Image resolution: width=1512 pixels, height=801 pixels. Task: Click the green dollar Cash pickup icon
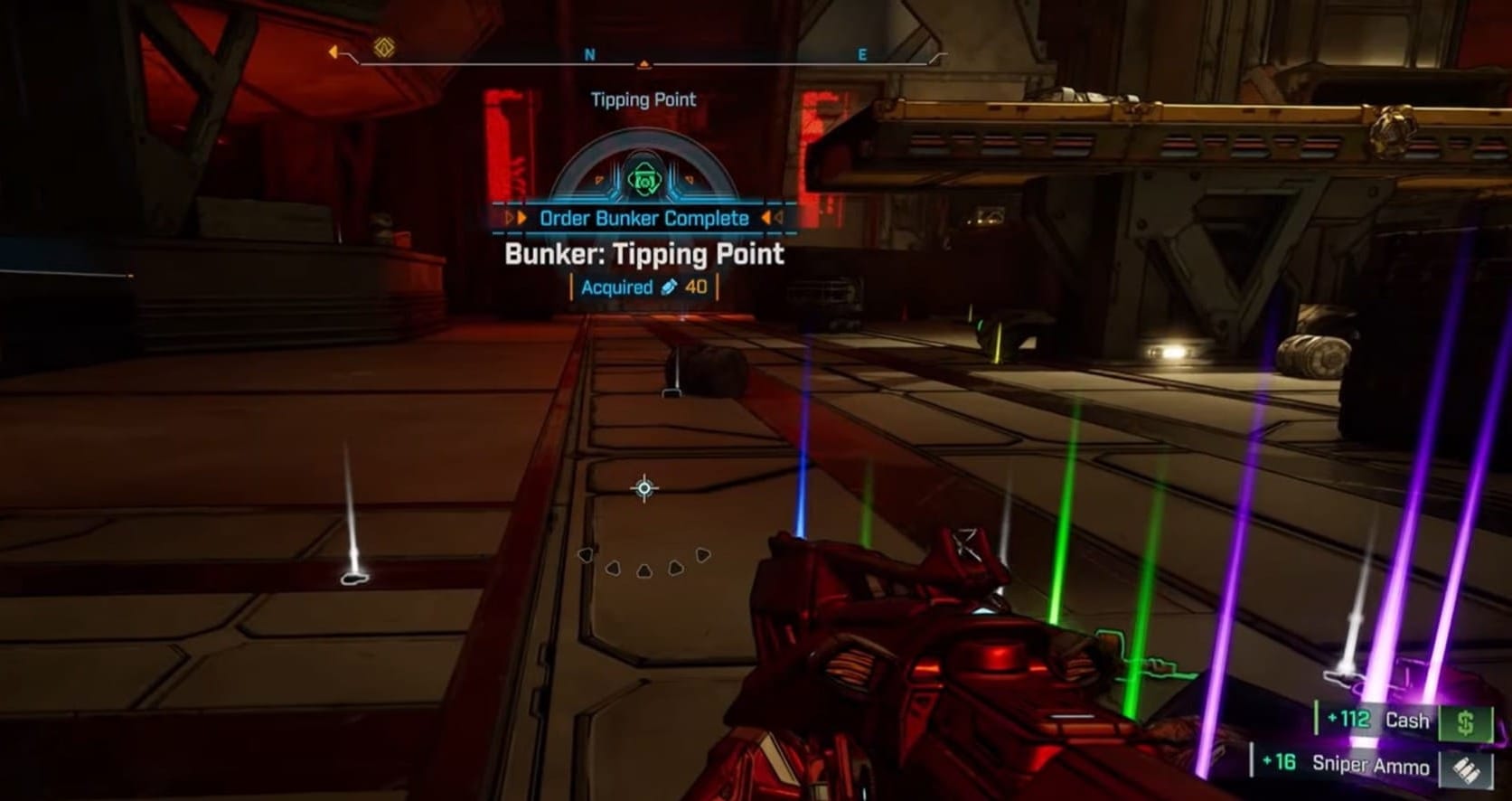point(1466,722)
